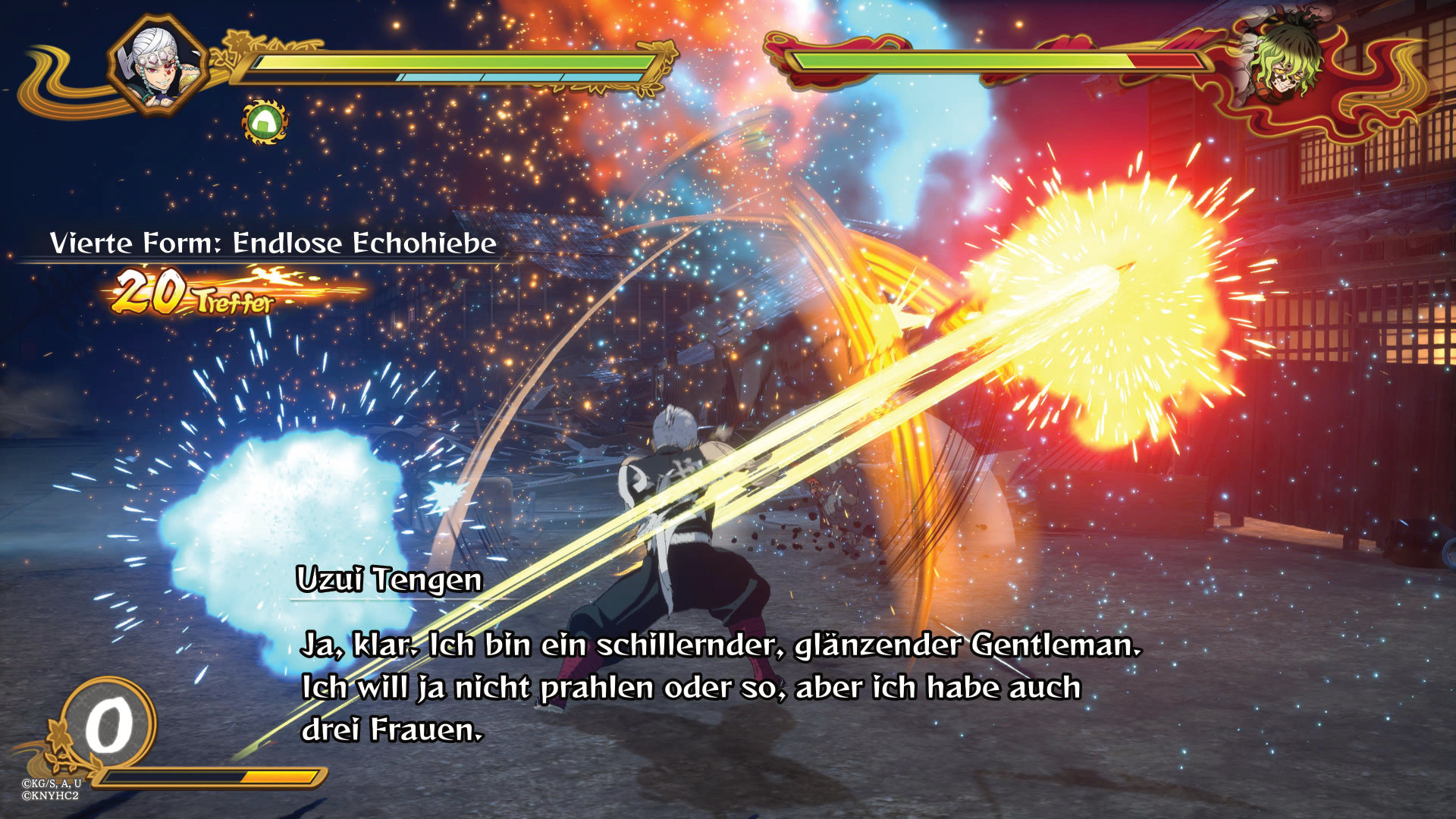Expand the "Vierte Form: Endlose Echohiebe" banner
Image resolution: width=1456 pixels, height=819 pixels.
click(x=273, y=244)
